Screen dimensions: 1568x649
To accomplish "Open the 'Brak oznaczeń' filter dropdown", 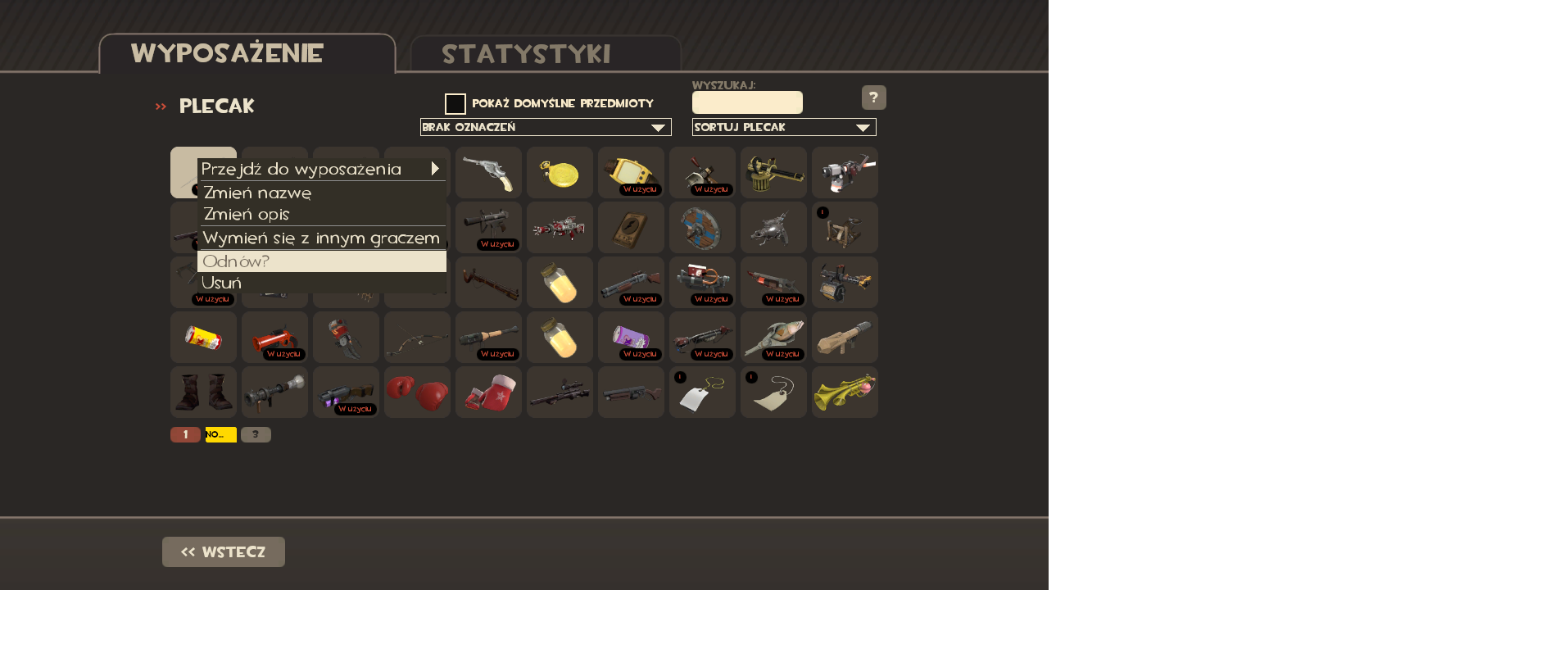I will click(x=545, y=127).
